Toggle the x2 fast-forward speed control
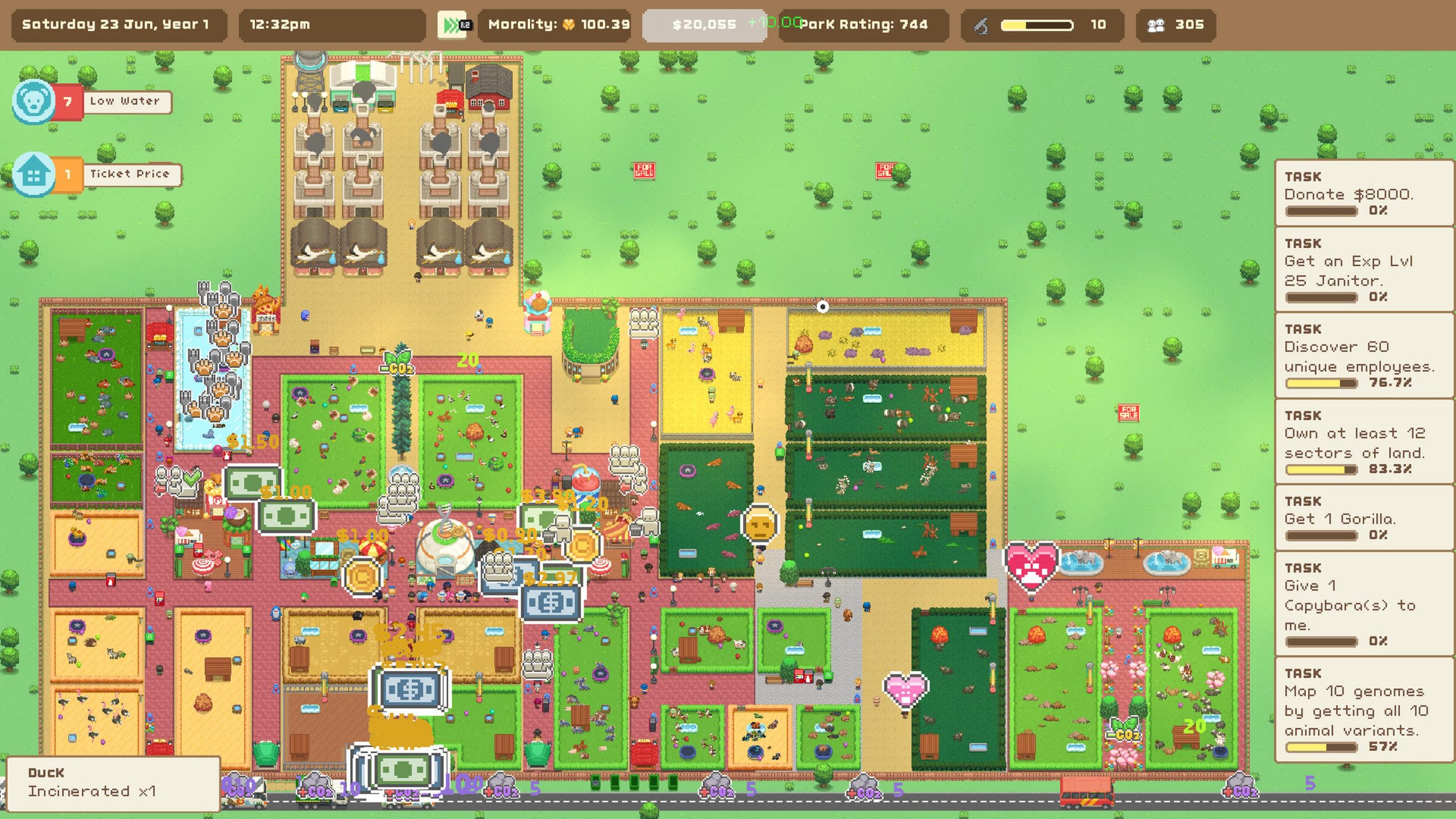Image resolution: width=1456 pixels, height=819 pixels. pos(452,24)
